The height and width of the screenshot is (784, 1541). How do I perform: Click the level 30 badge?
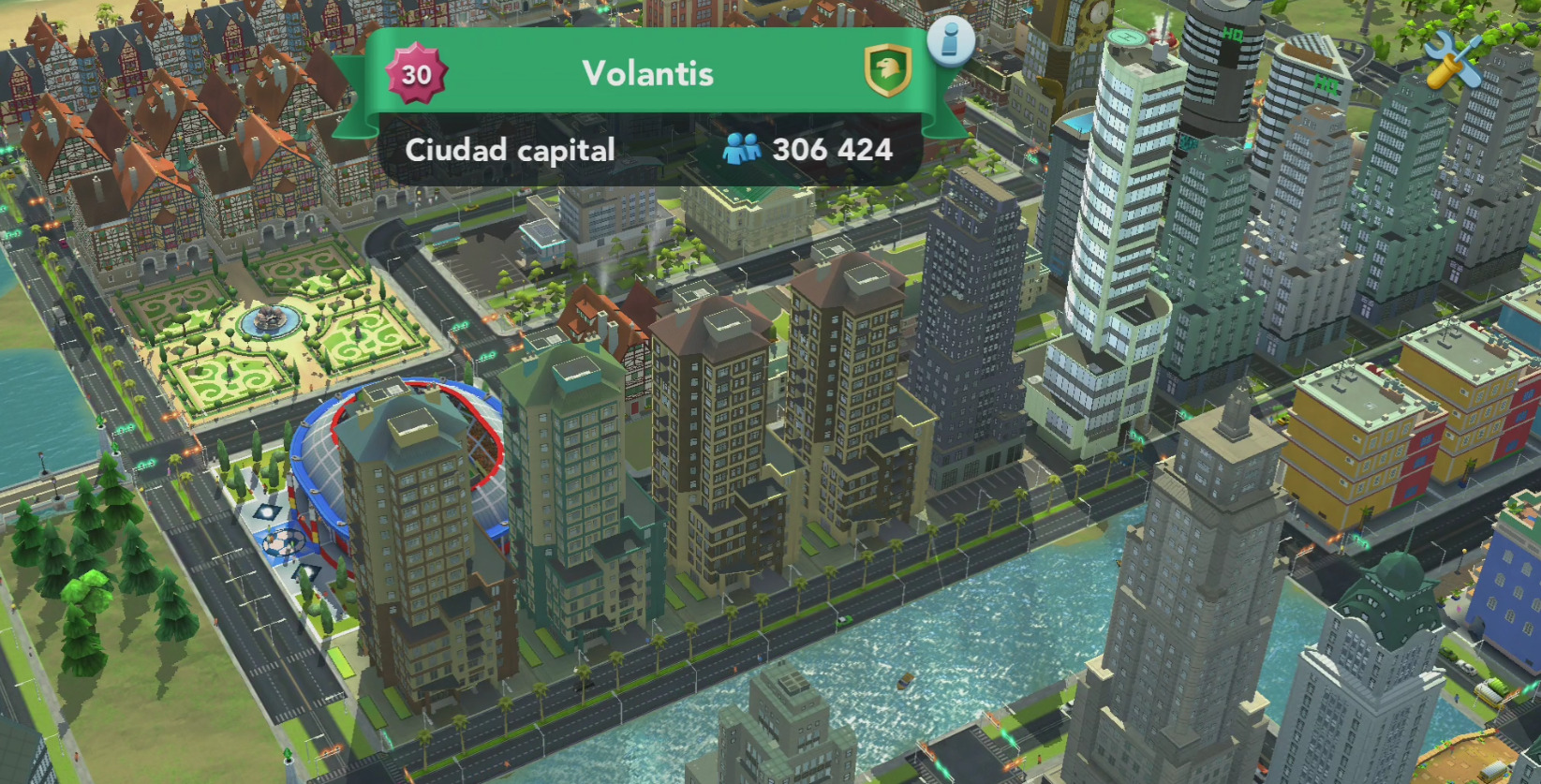pos(417,74)
